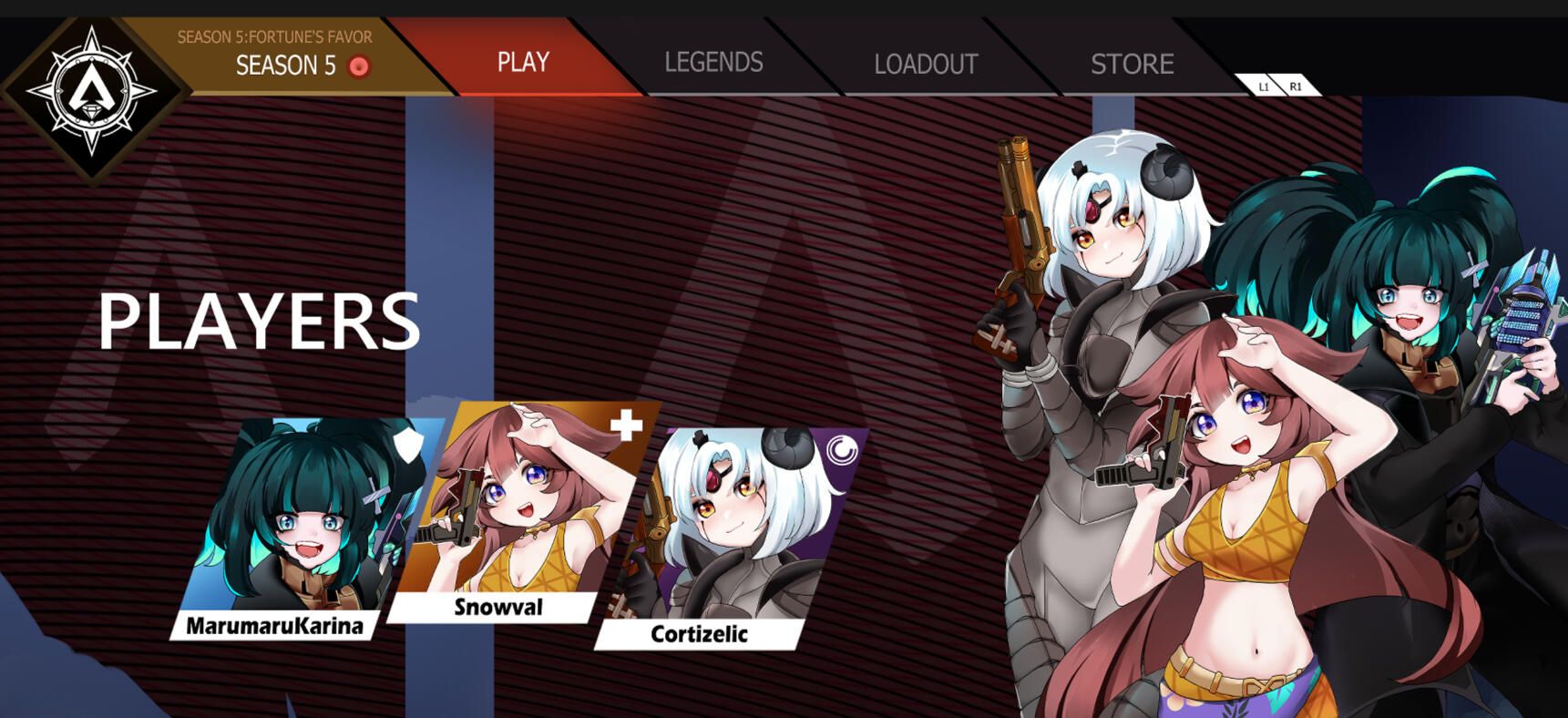The width and height of the screenshot is (1568, 718).
Task: Go to the LOADOUT tab
Action: pos(926,64)
